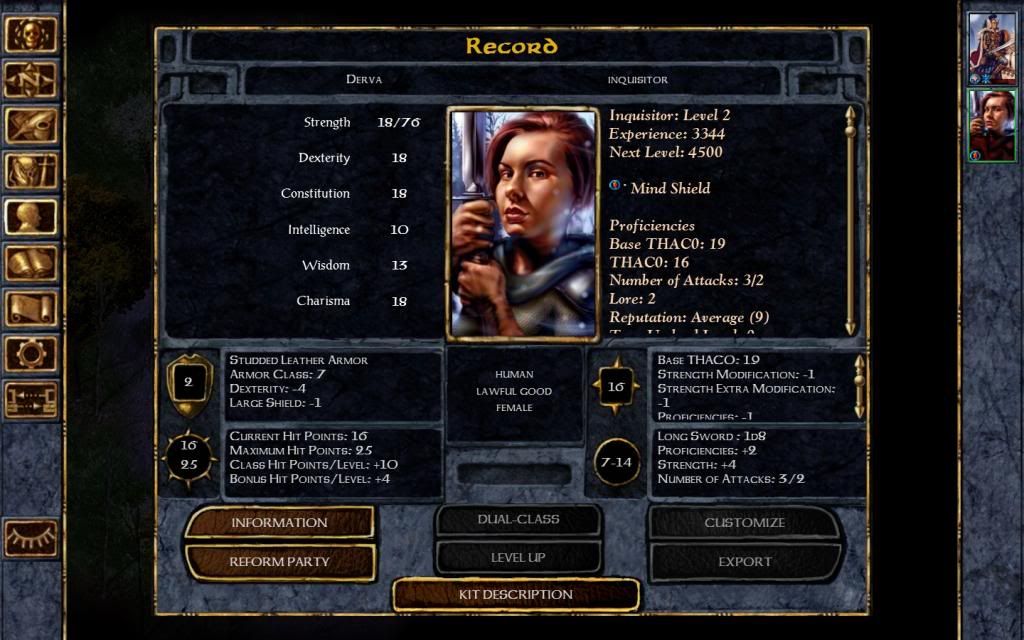Viewport: 1024px width, 640px height.
Task: Export the character with the Export button
Action: click(x=745, y=561)
